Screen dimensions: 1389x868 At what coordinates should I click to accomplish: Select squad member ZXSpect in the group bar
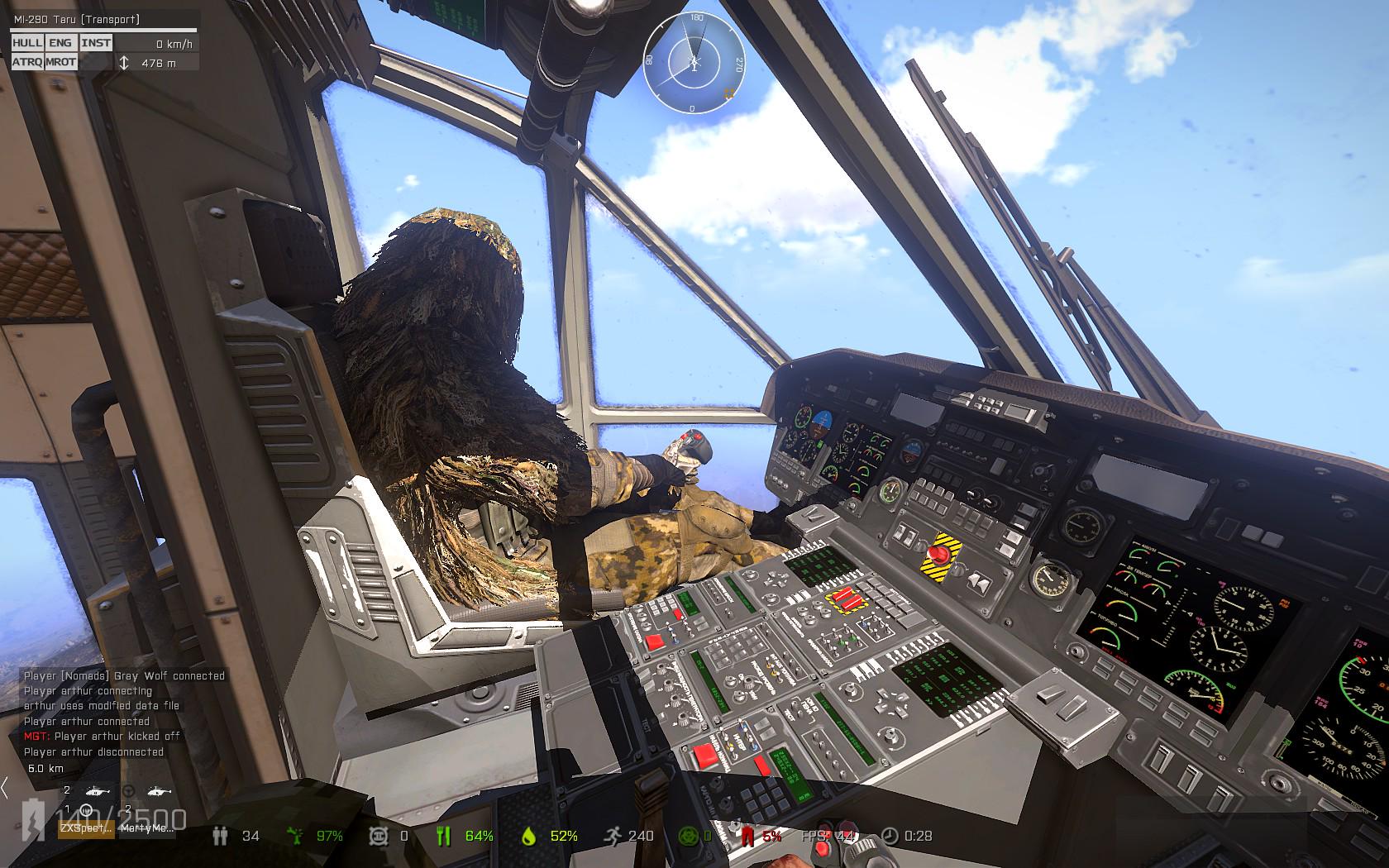pos(85,827)
